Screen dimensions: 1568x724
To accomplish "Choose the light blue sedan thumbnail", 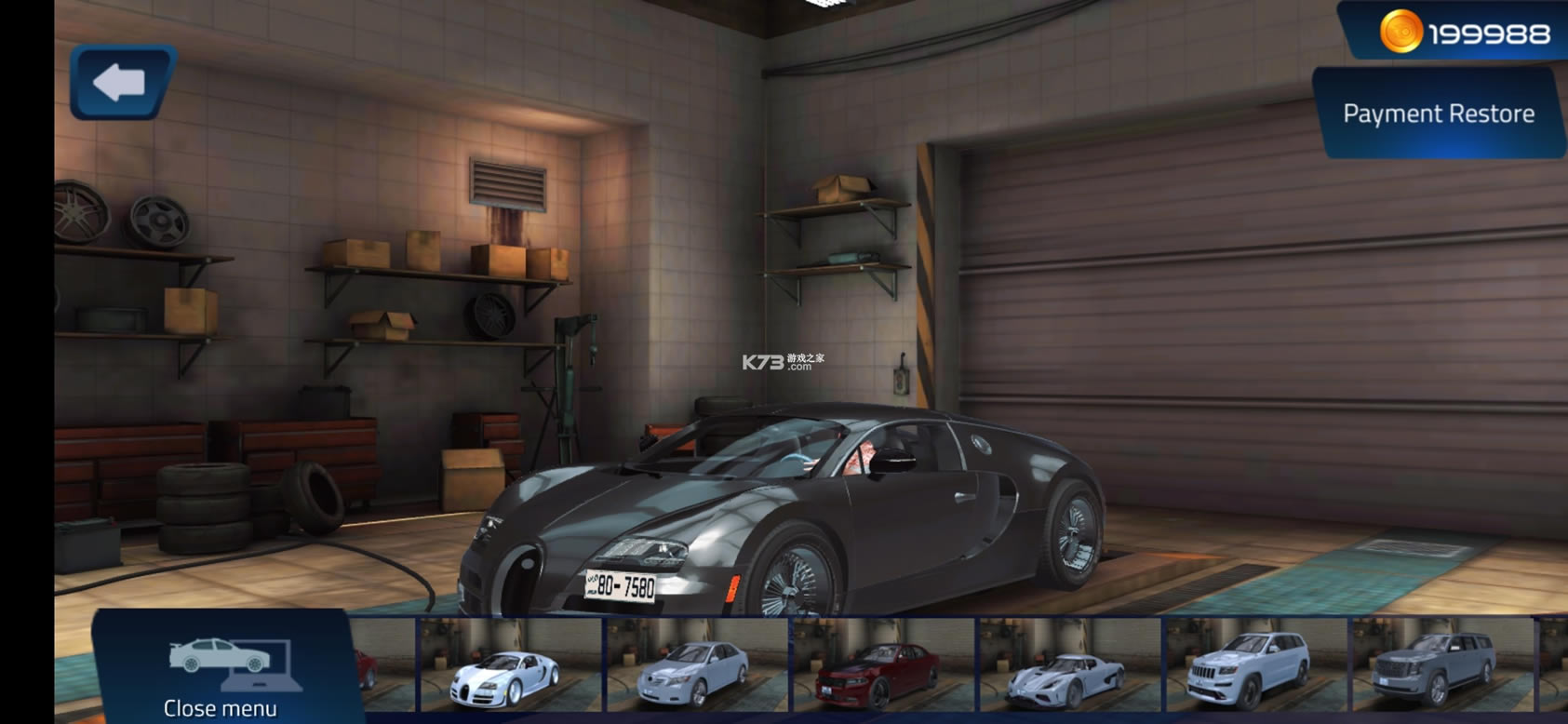I will pos(696,665).
